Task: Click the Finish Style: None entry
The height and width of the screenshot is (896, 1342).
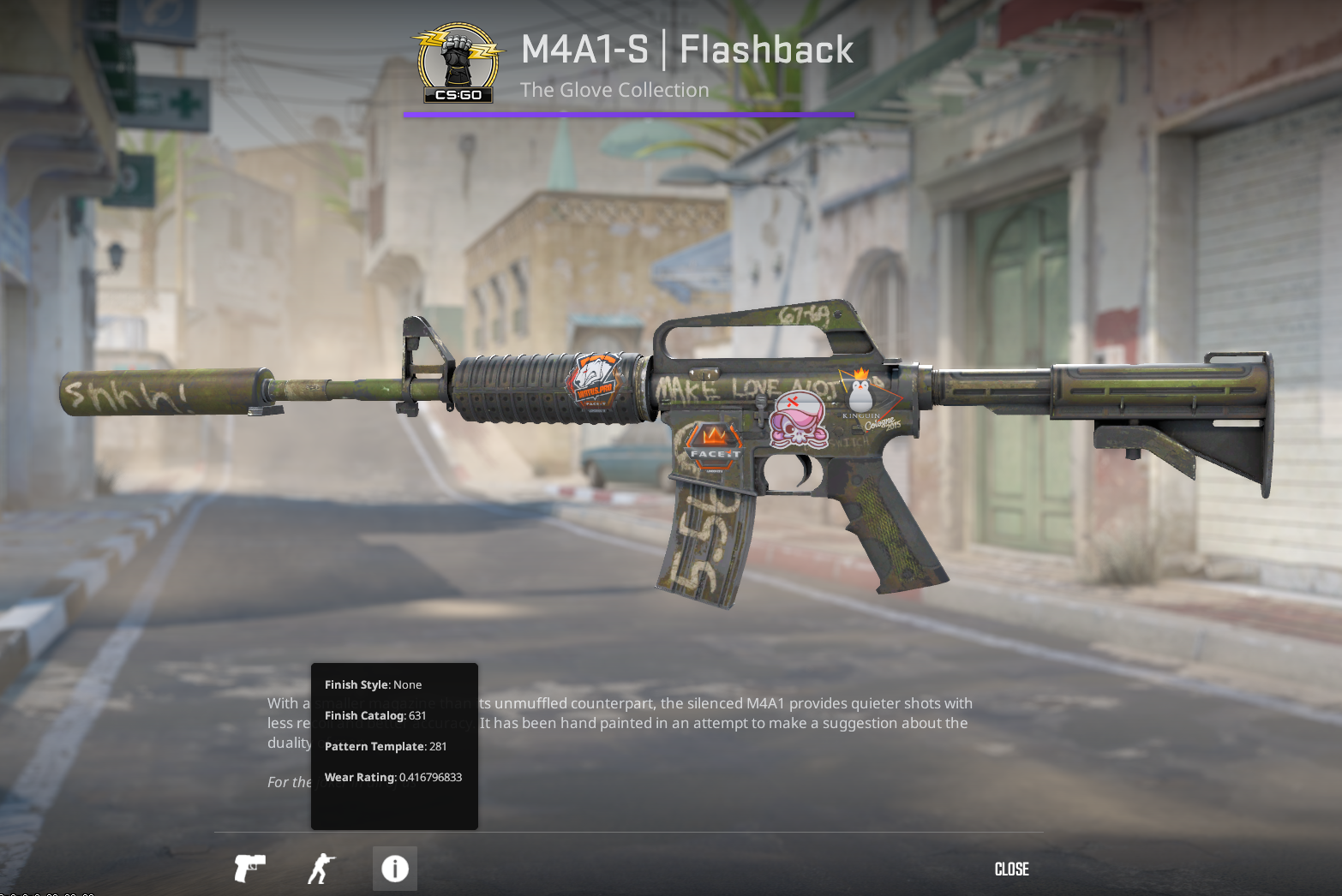Action: pos(373,684)
